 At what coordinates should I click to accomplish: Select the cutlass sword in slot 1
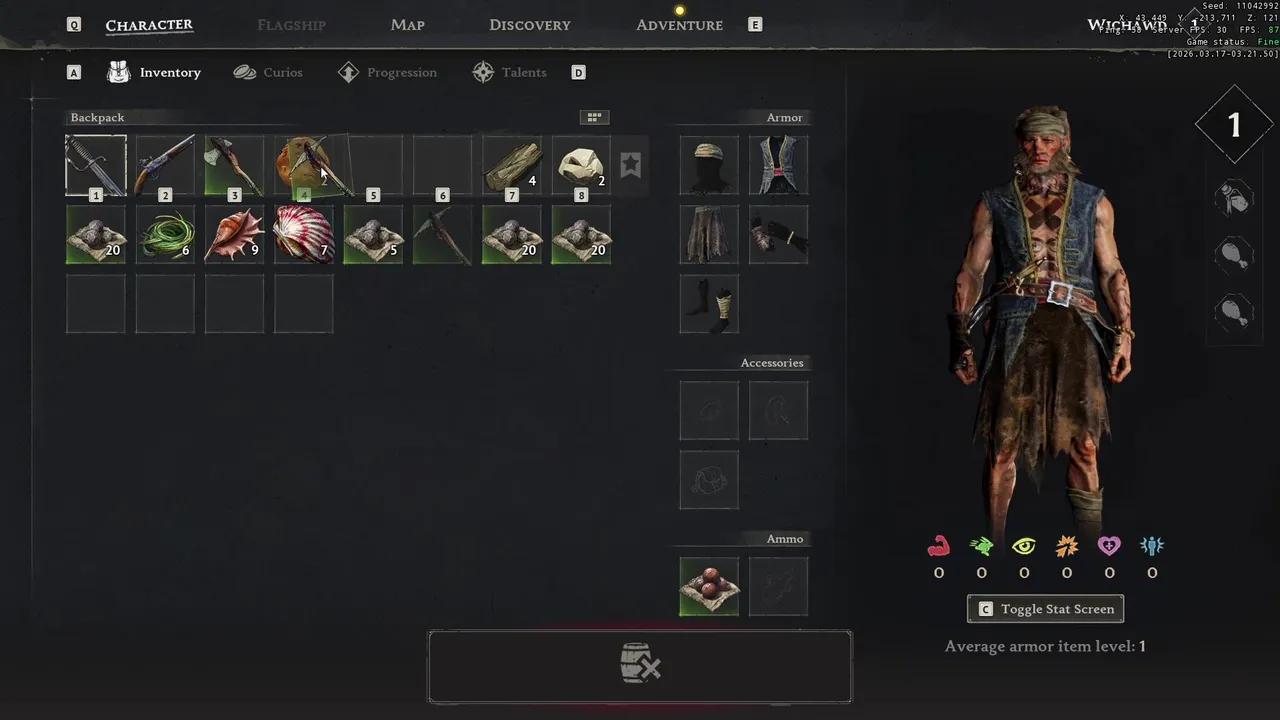[96, 165]
